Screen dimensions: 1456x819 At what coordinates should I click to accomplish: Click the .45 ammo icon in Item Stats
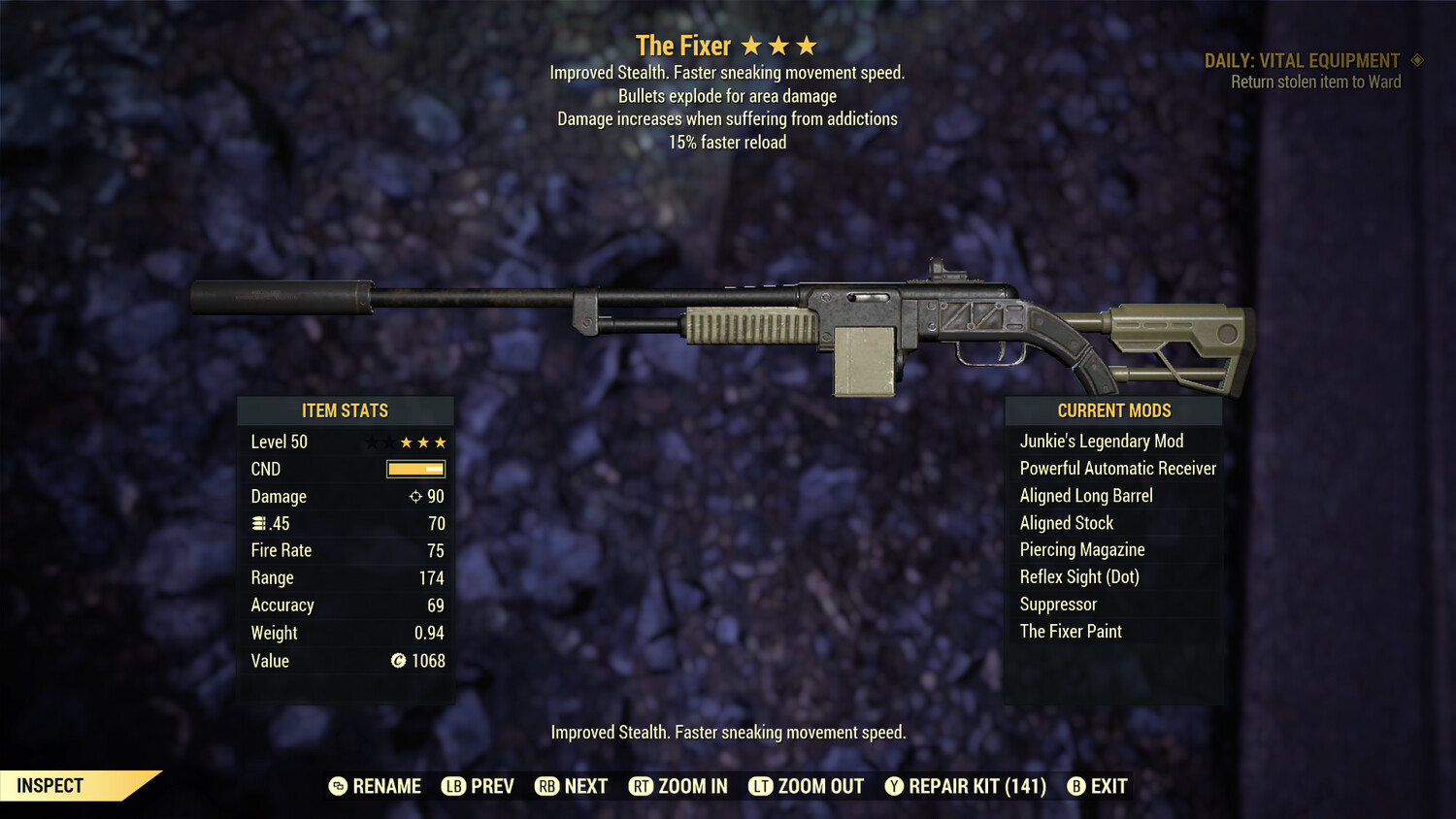click(x=259, y=523)
